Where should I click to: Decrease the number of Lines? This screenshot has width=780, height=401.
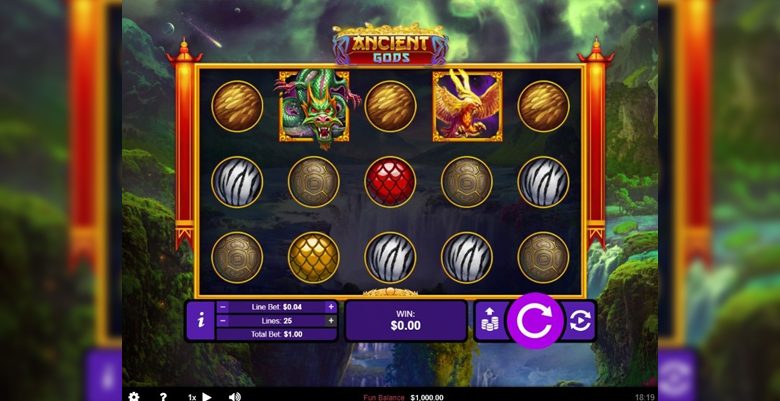223,321
